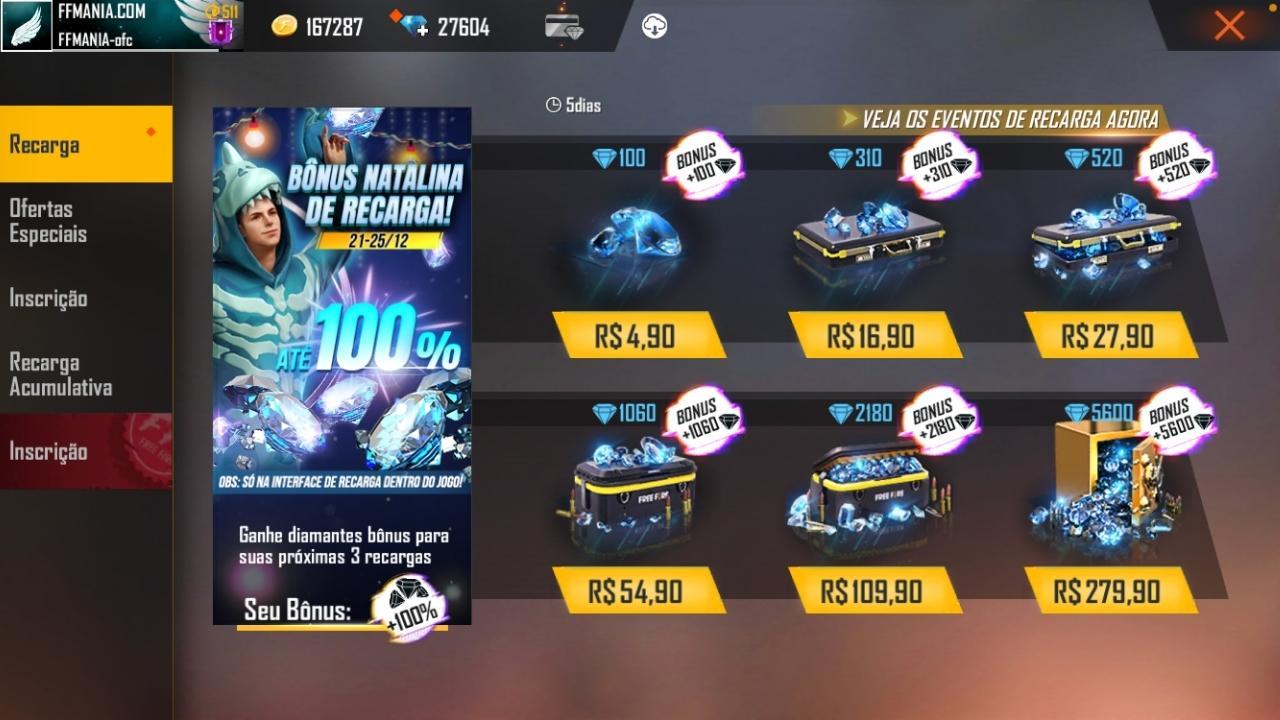Close the recharge screen with red X
The height and width of the screenshot is (720, 1280).
coord(1228,26)
